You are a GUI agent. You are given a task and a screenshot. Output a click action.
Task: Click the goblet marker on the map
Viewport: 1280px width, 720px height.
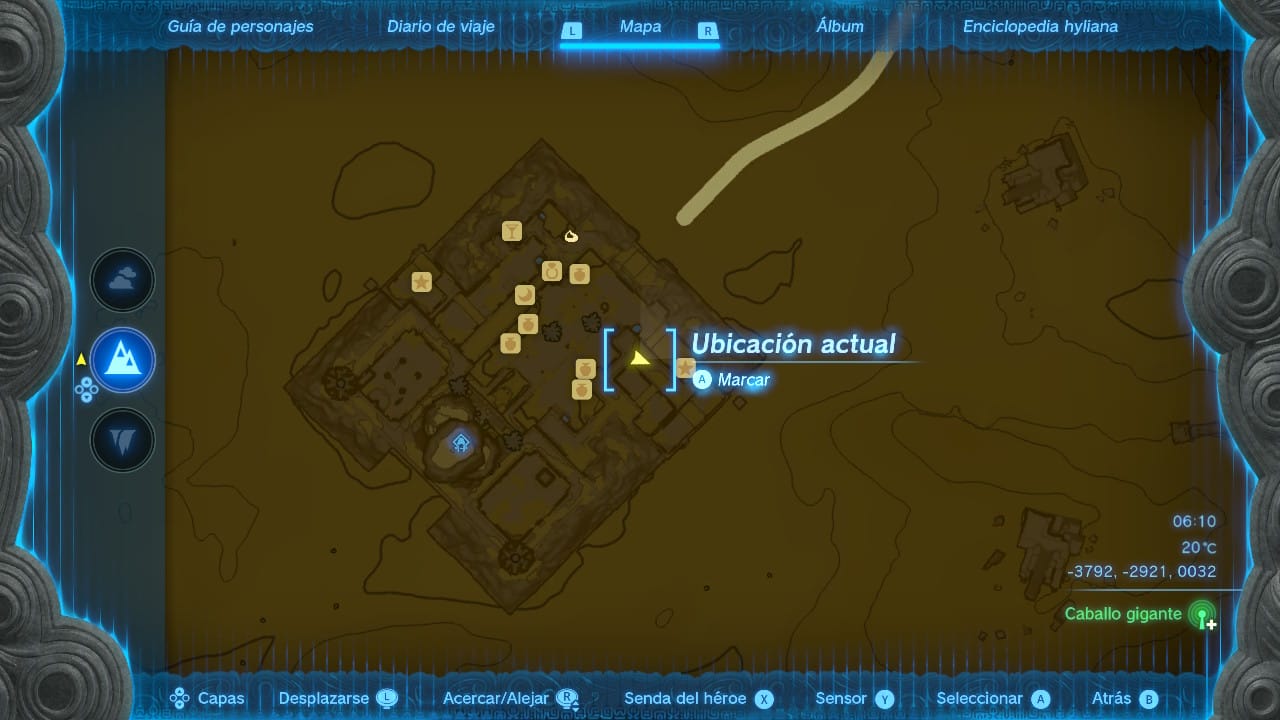click(512, 232)
